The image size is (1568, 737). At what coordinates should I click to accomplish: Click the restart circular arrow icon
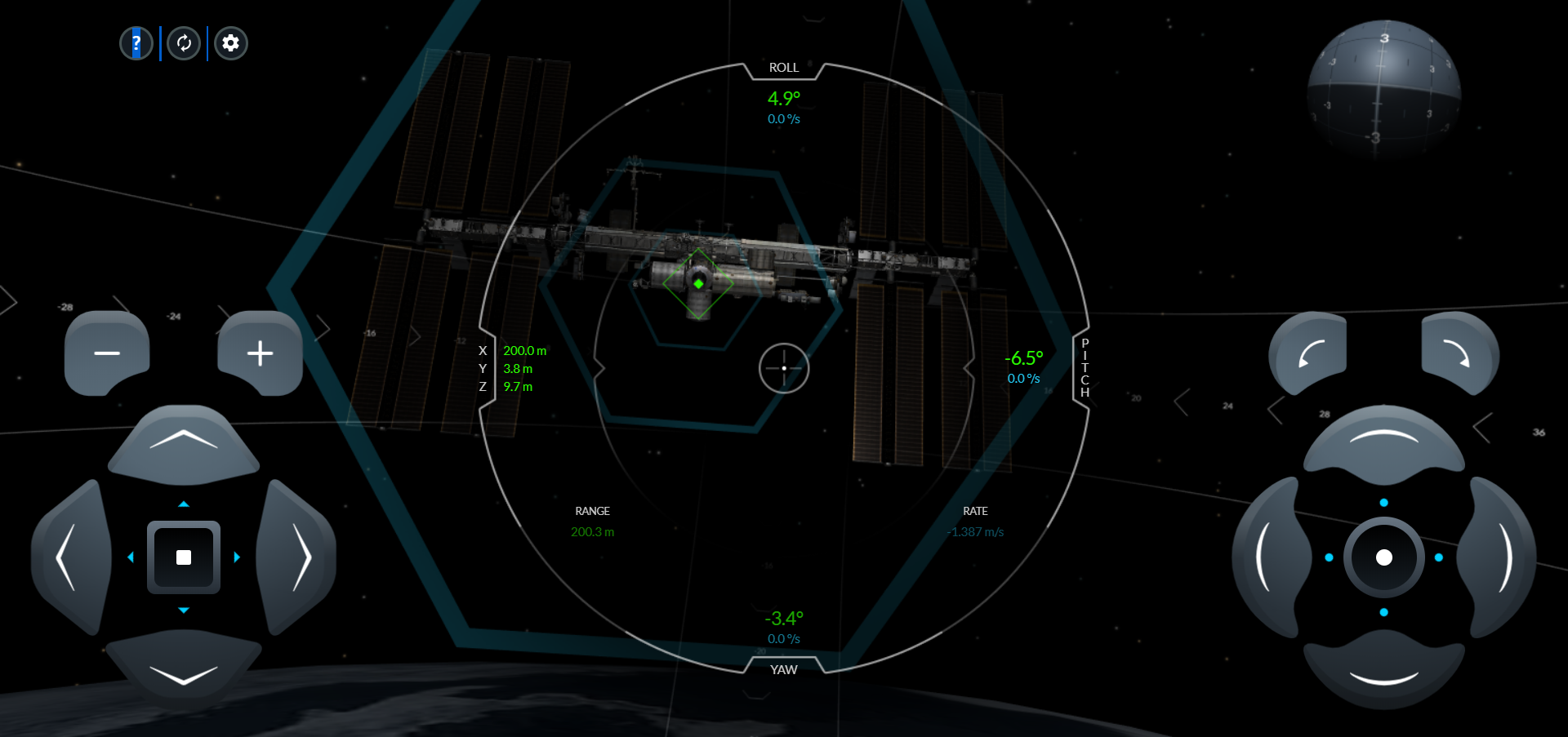pyautogui.click(x=184, y=43)
